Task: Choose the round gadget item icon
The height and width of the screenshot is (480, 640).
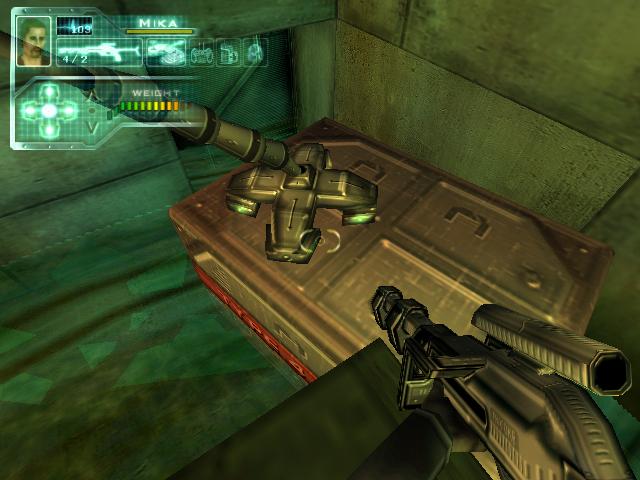Action: tap(254, 52)
